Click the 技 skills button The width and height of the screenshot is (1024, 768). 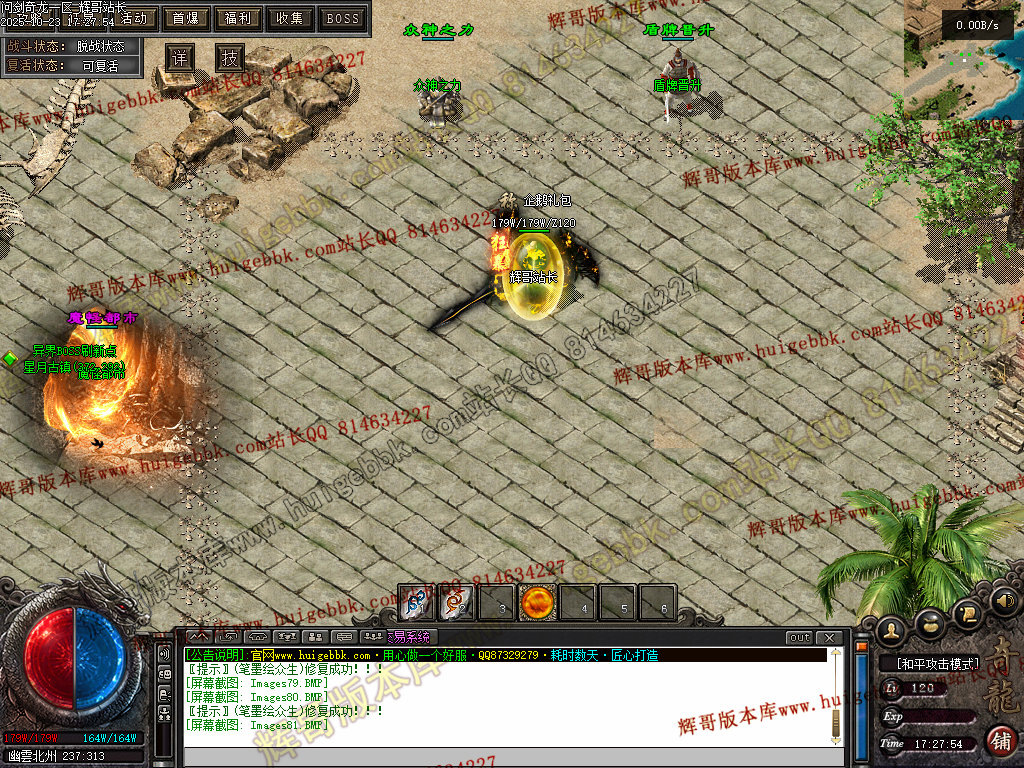(230, 58)
